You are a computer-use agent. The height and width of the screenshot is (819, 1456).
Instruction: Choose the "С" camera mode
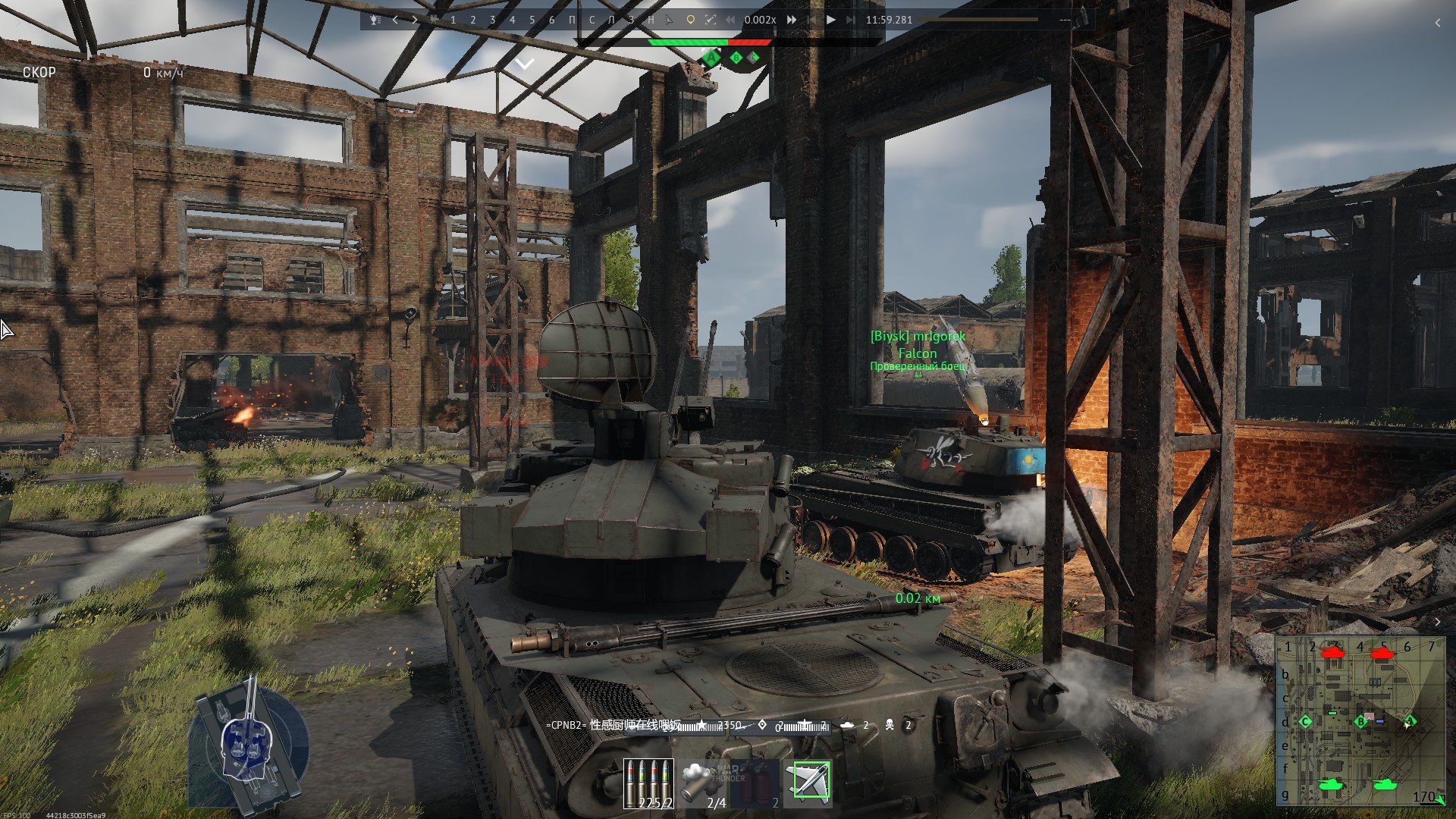click(592, 20)
